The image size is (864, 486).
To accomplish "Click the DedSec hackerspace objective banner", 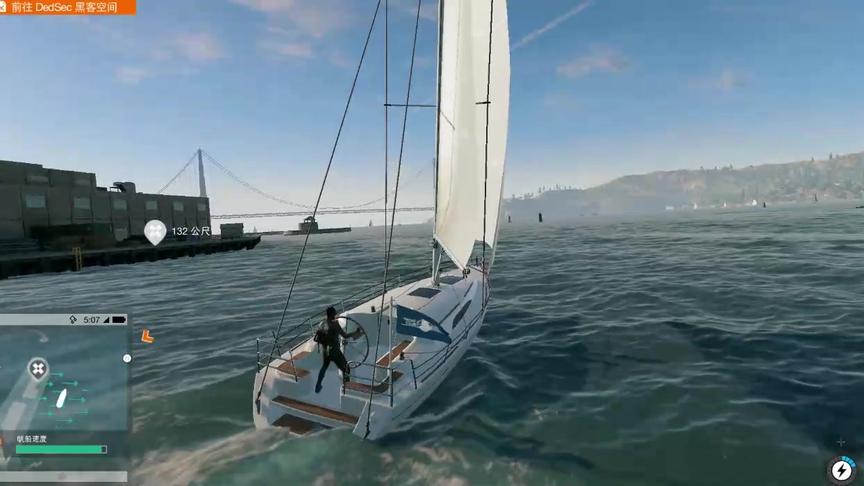I will coord(66,7).
